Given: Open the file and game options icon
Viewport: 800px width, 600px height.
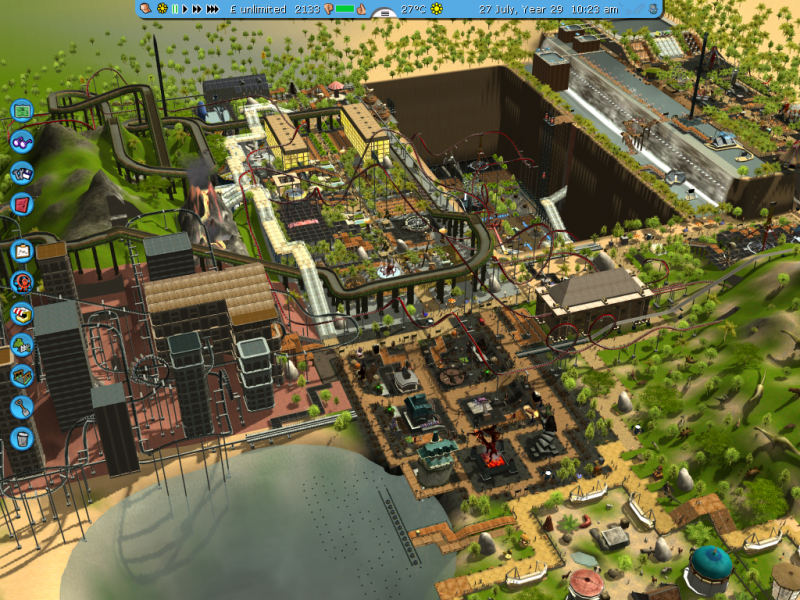Looking at the screenshot, I should coord(22,173).
